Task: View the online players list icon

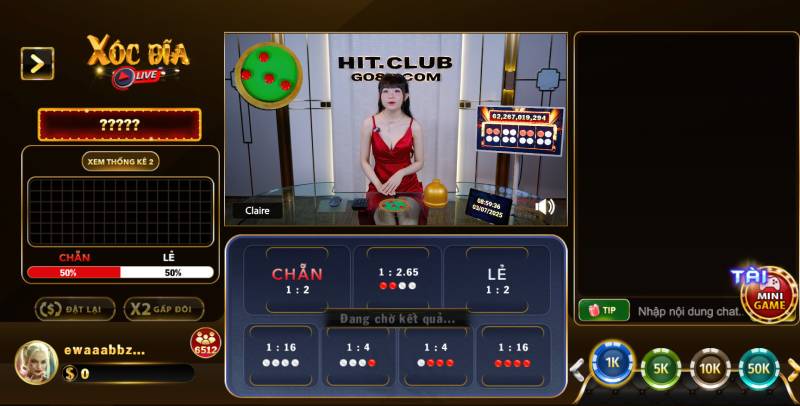Action: point(205,341)
